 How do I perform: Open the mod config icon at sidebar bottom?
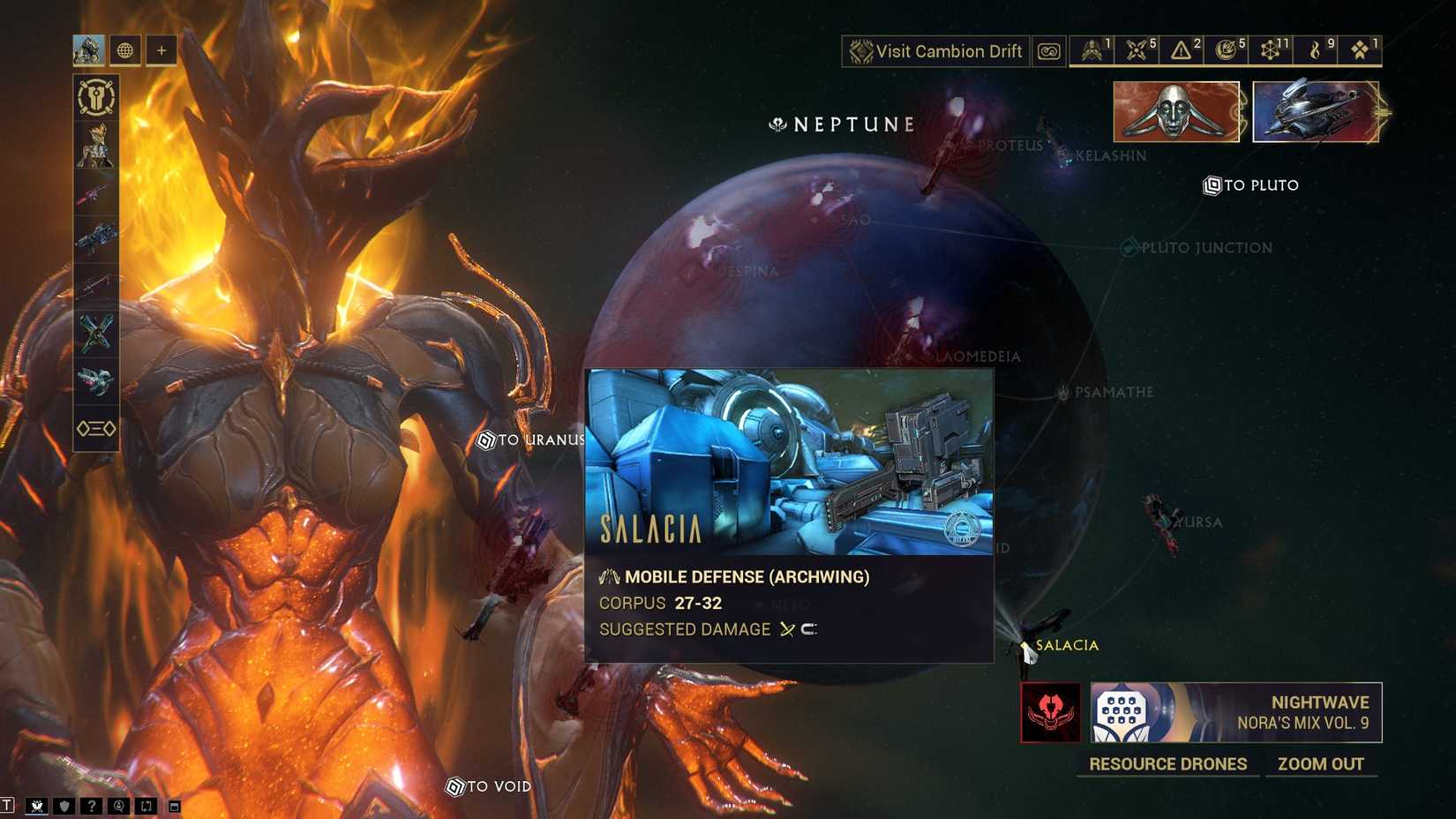[x=94, y=428]
